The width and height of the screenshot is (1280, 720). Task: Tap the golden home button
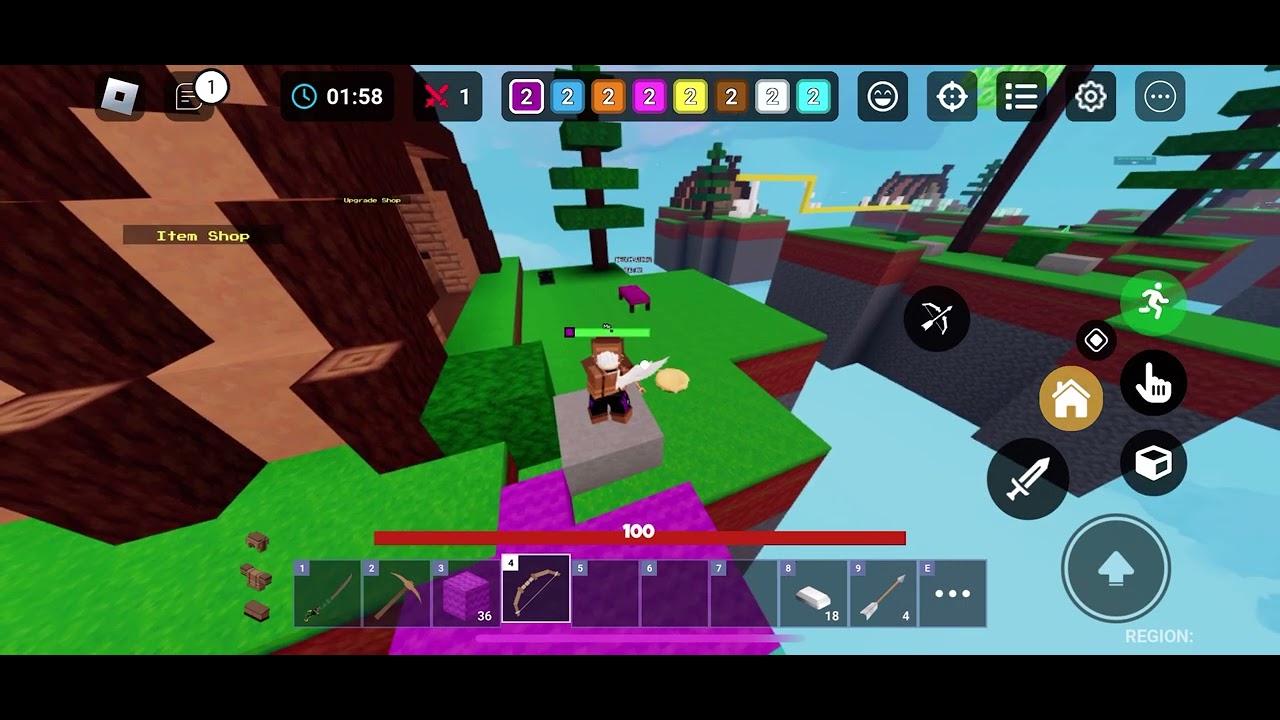1071,399
